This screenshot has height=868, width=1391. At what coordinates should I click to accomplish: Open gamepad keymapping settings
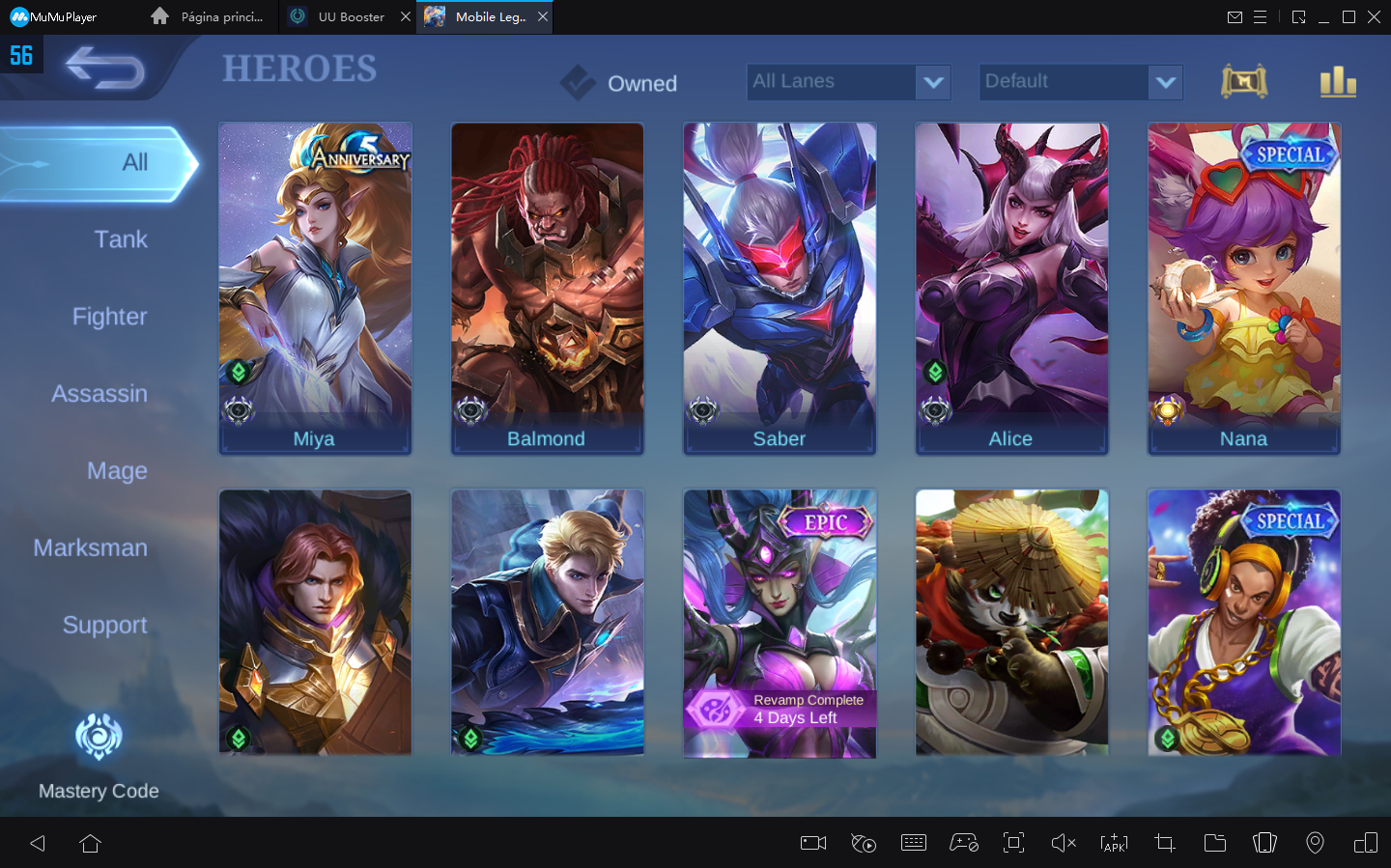pyautogui.click(x=963, y=843)
